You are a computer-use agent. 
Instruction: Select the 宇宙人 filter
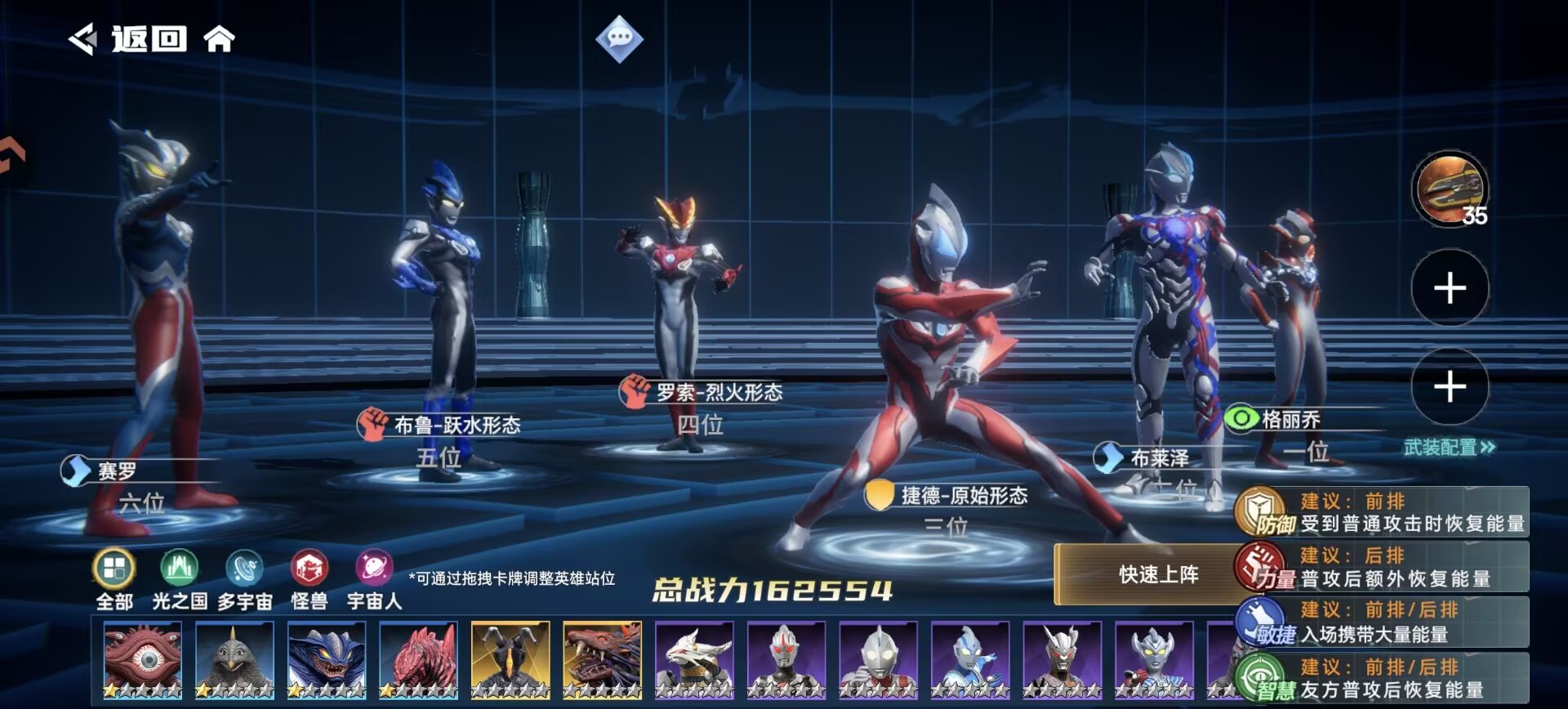coord(374,580)
